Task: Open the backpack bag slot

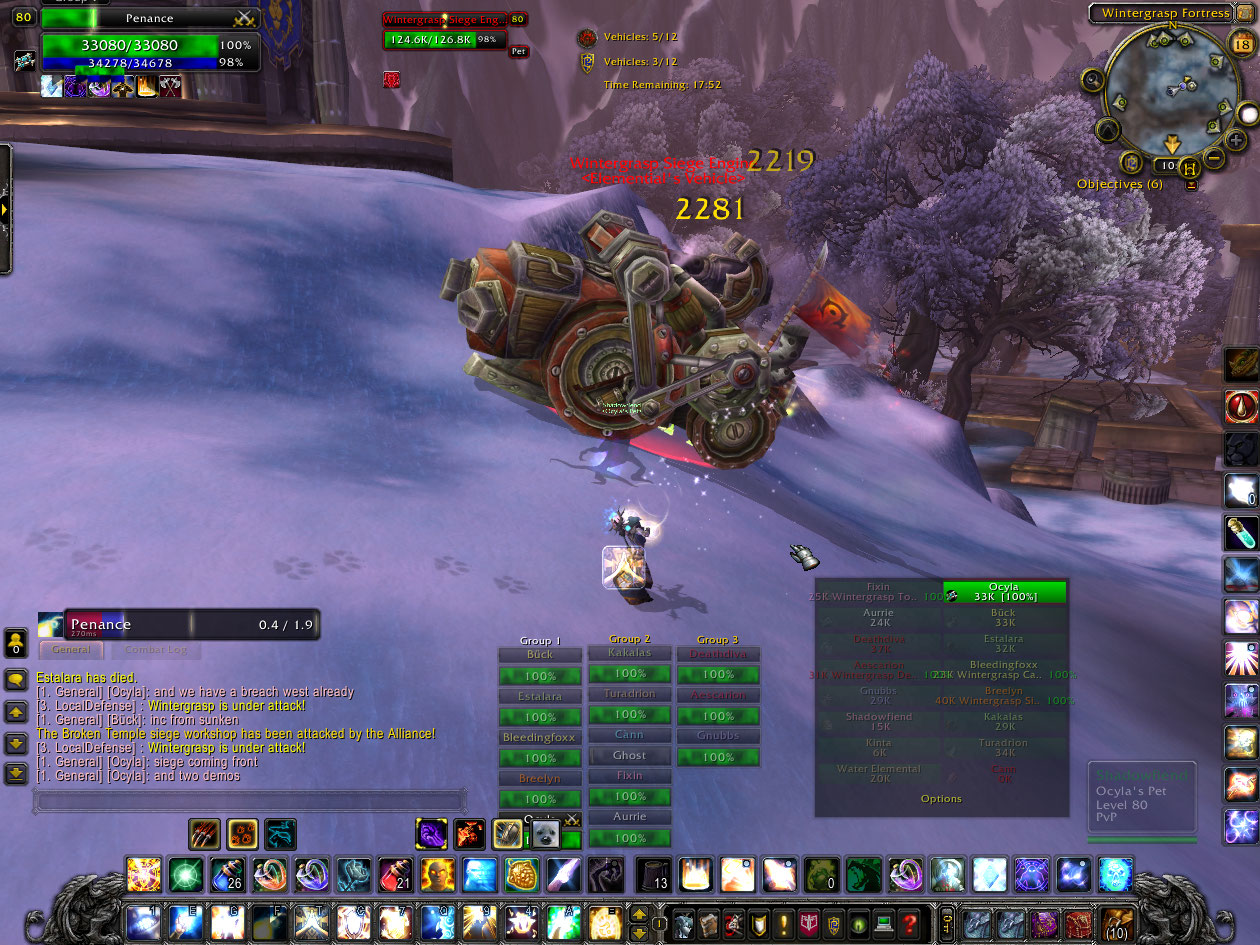Action: (1115, 922)
